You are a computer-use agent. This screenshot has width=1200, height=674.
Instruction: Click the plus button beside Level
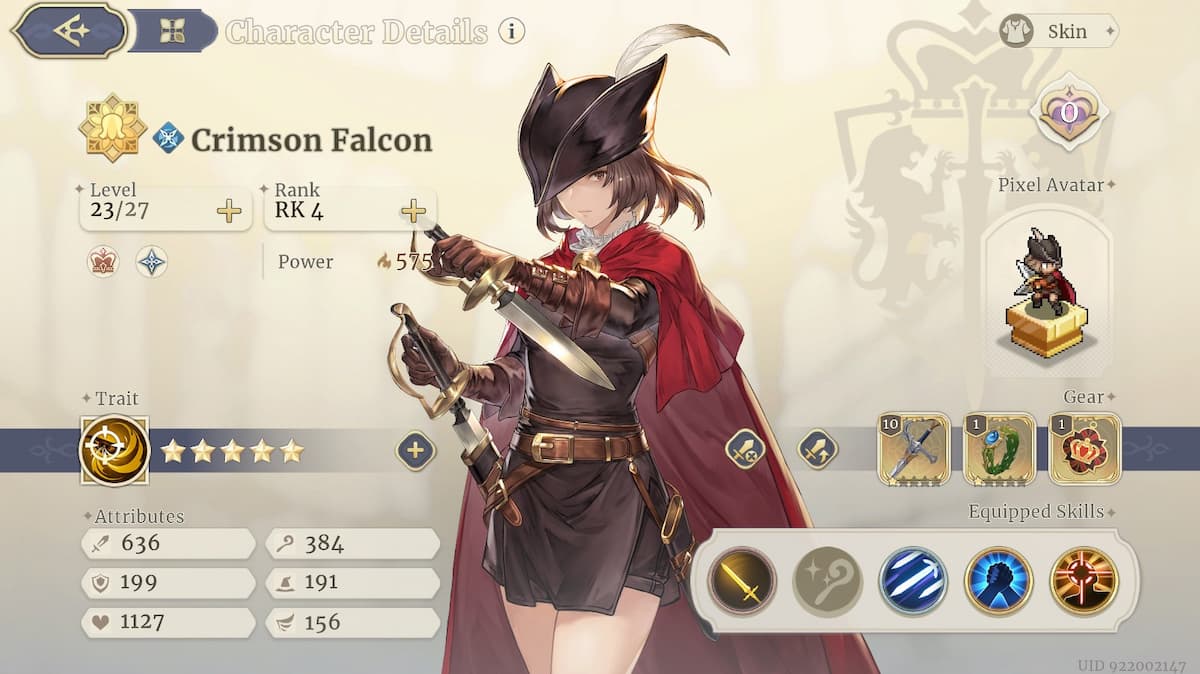point(229,210)
